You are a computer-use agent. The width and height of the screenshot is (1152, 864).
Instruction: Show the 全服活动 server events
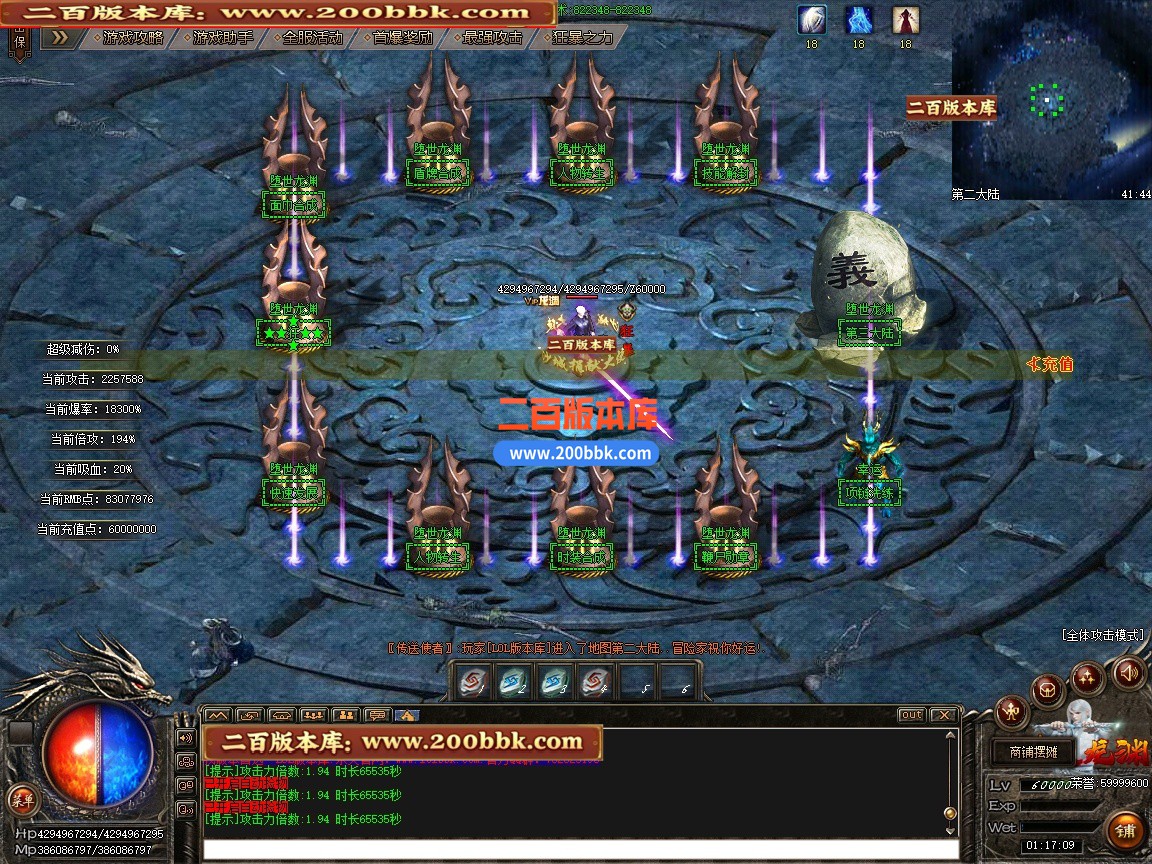pyautogui.click(x=312, y=38)
